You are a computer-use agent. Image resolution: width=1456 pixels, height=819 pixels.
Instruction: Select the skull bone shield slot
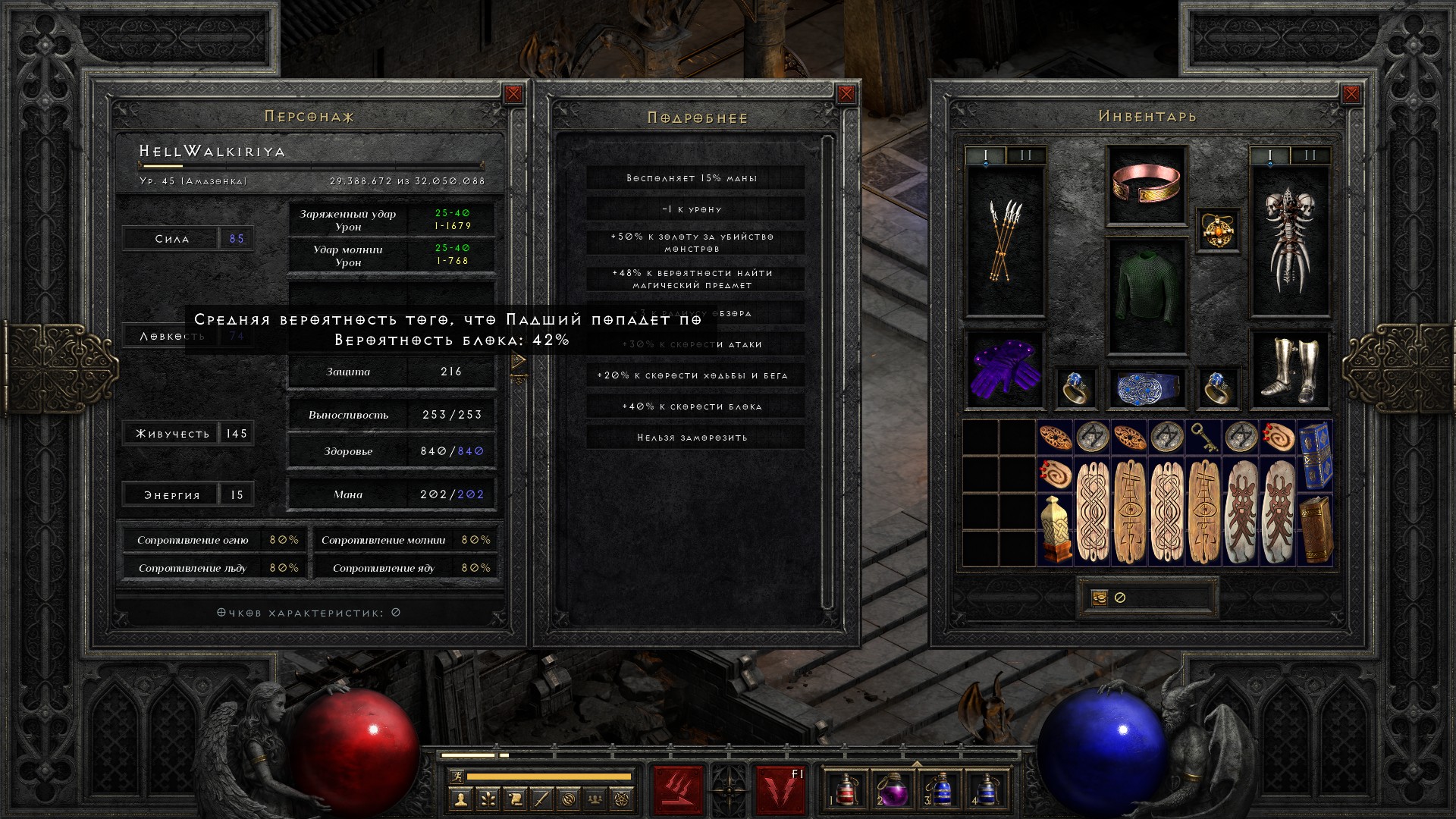1289,241
